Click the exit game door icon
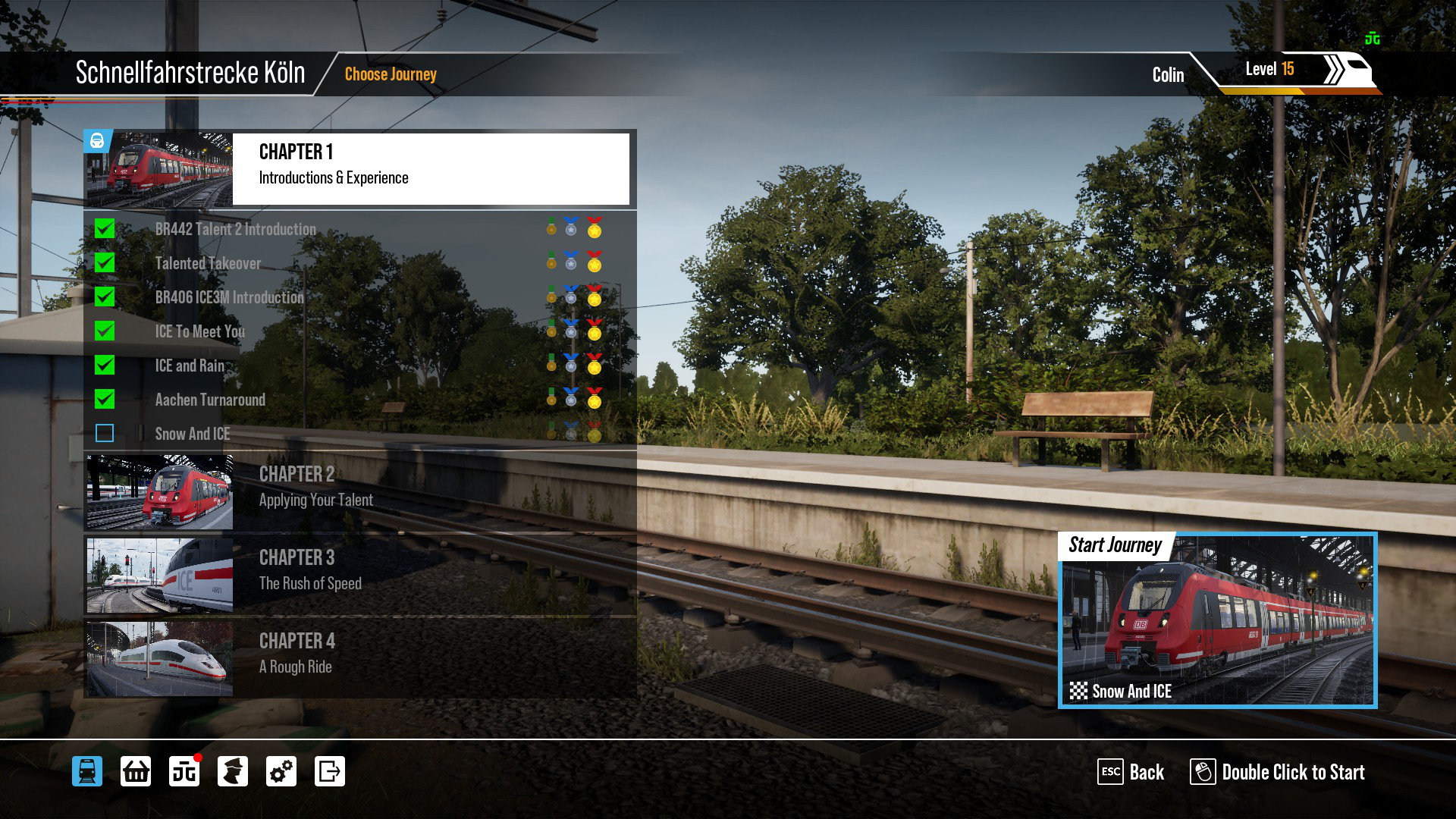This screenshot has height=819, width=1456. (x=330, y=771)
